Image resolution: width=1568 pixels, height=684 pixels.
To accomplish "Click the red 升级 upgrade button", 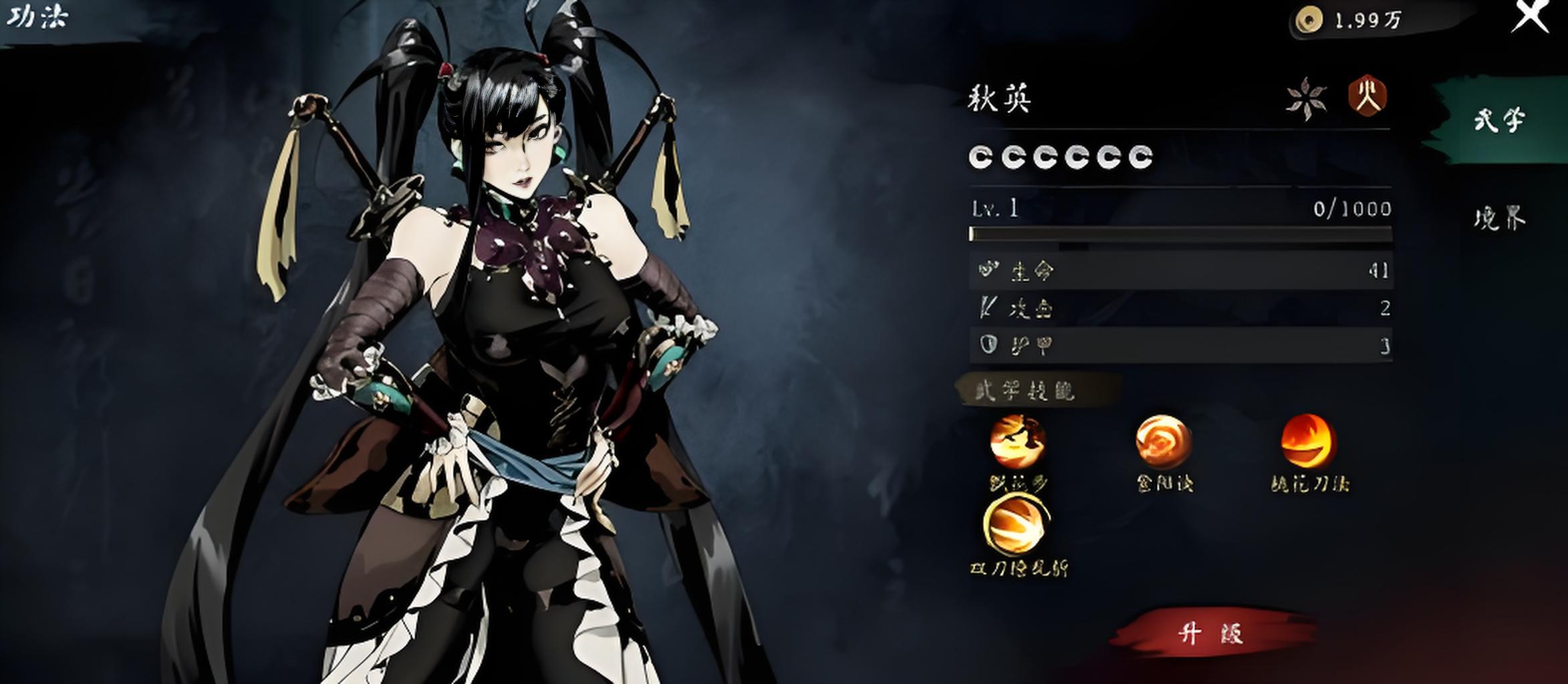I will pyautogui.click(x=1211, y=633).
